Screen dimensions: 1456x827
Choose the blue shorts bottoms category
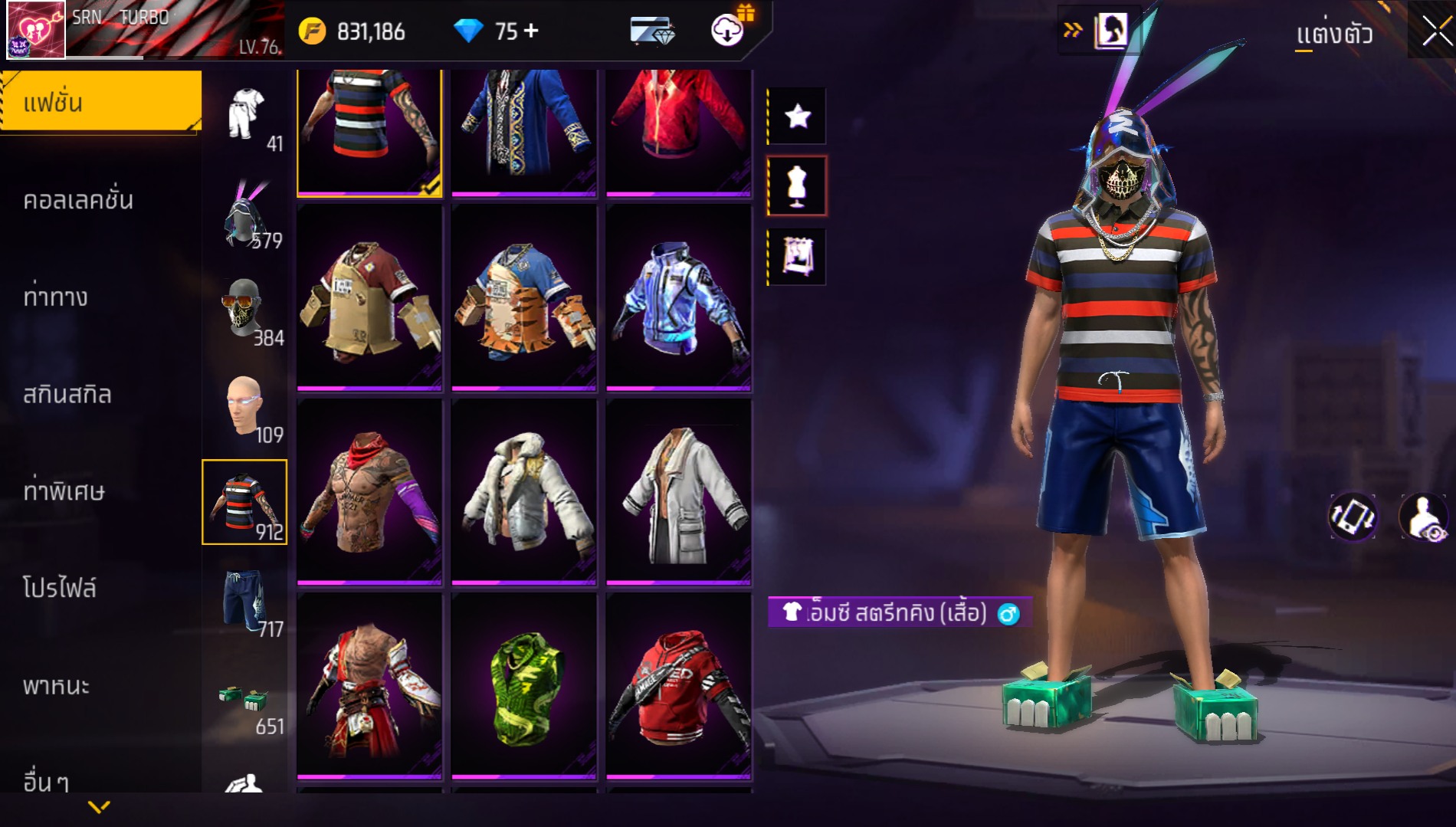244,602
